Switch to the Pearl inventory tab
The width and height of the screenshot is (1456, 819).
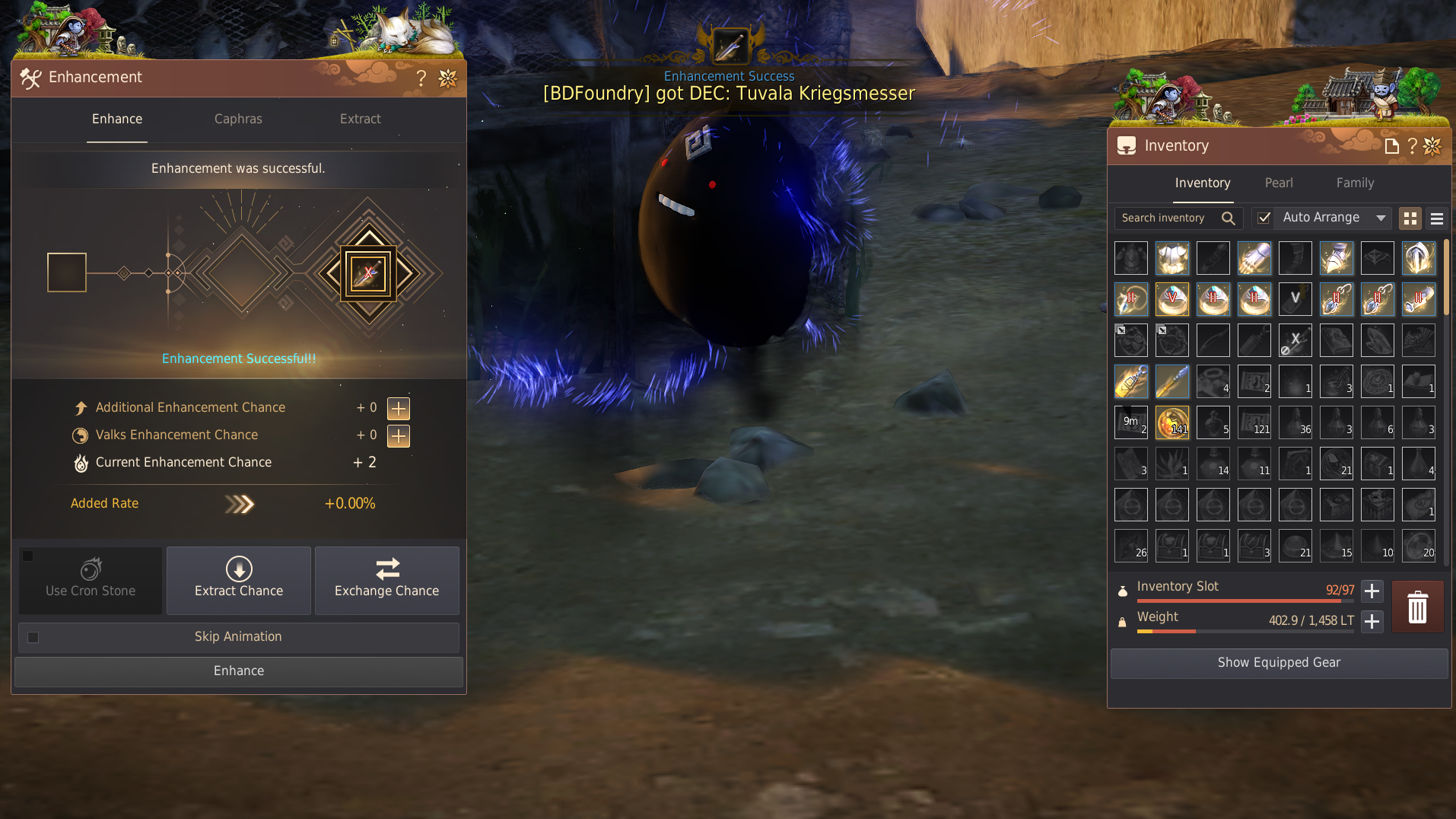click(x=1278, y=183)
